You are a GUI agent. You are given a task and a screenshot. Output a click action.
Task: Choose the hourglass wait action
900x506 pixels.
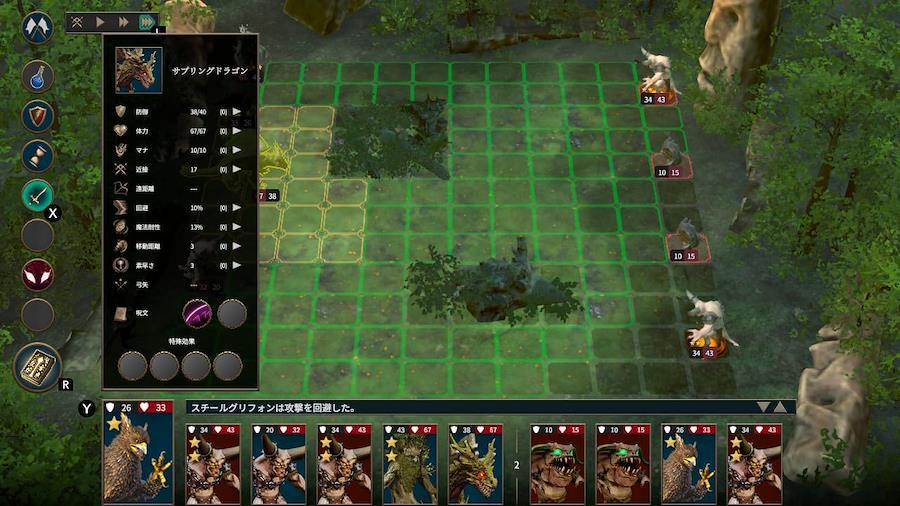coord(38,155)
